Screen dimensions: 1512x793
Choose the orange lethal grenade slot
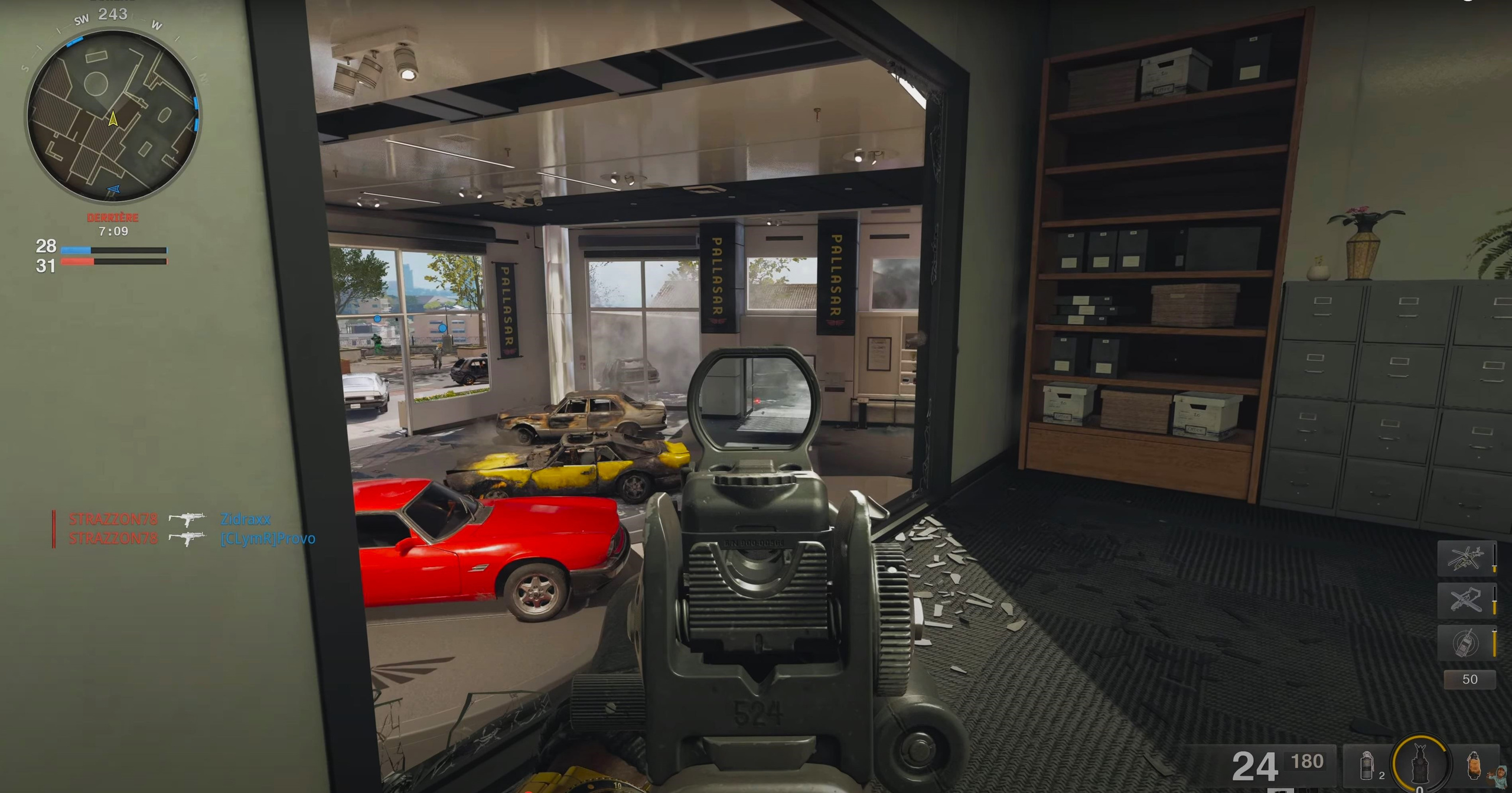tap(1474, 765)
